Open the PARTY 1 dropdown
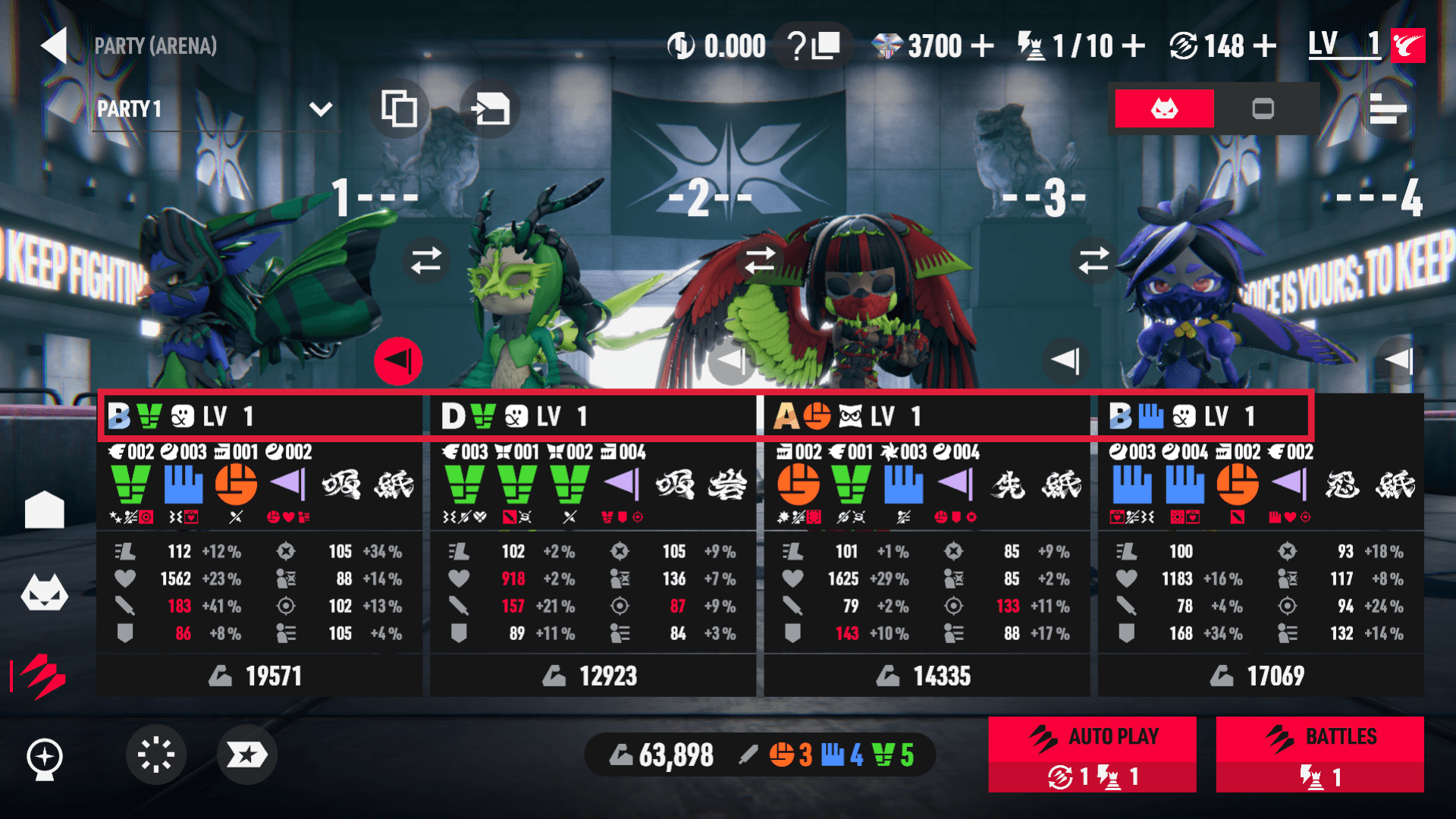The width and height of the screenshot is (1456, 819). (x=318, y=109)
